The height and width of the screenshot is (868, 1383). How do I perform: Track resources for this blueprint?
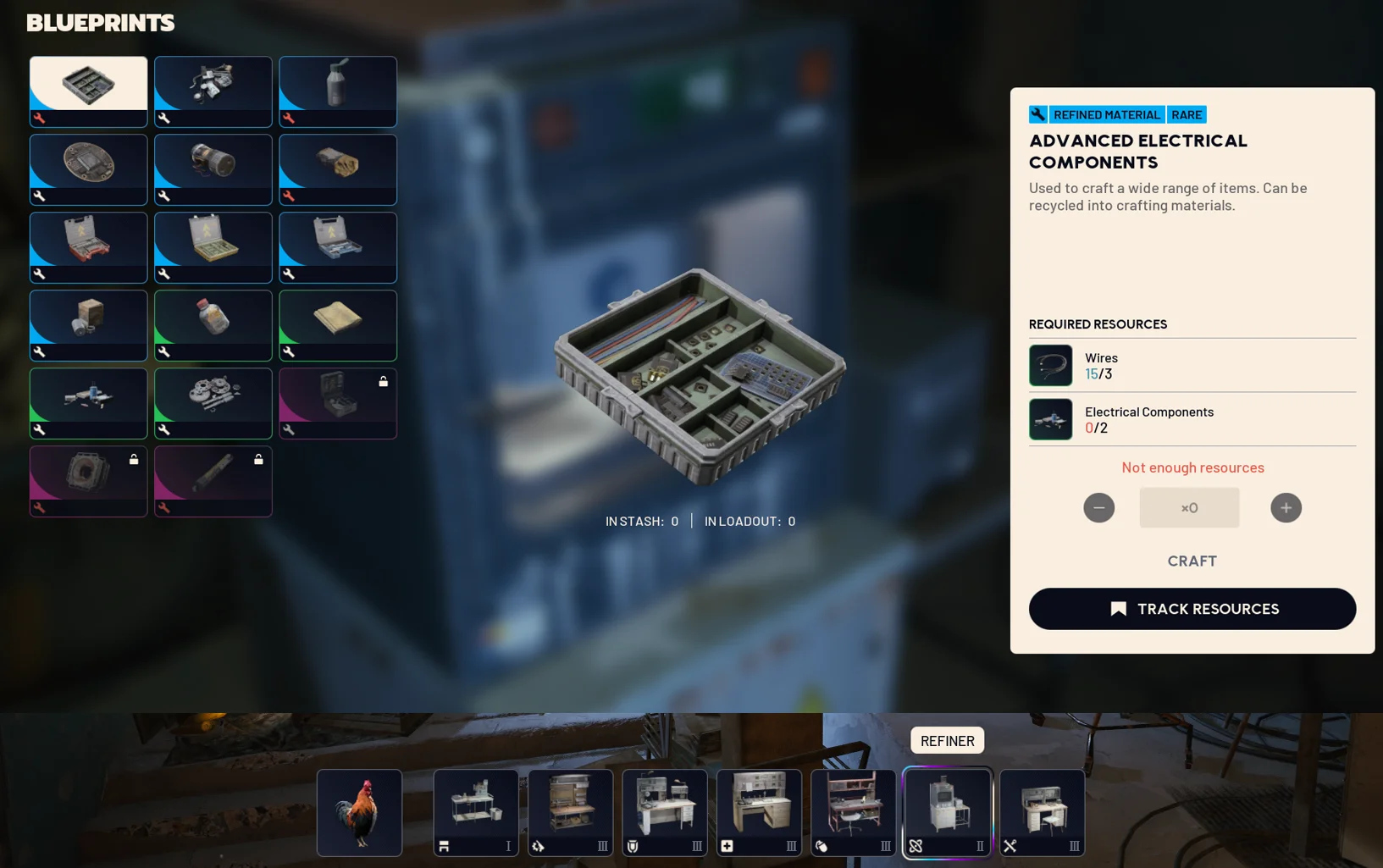[1192, 609]
